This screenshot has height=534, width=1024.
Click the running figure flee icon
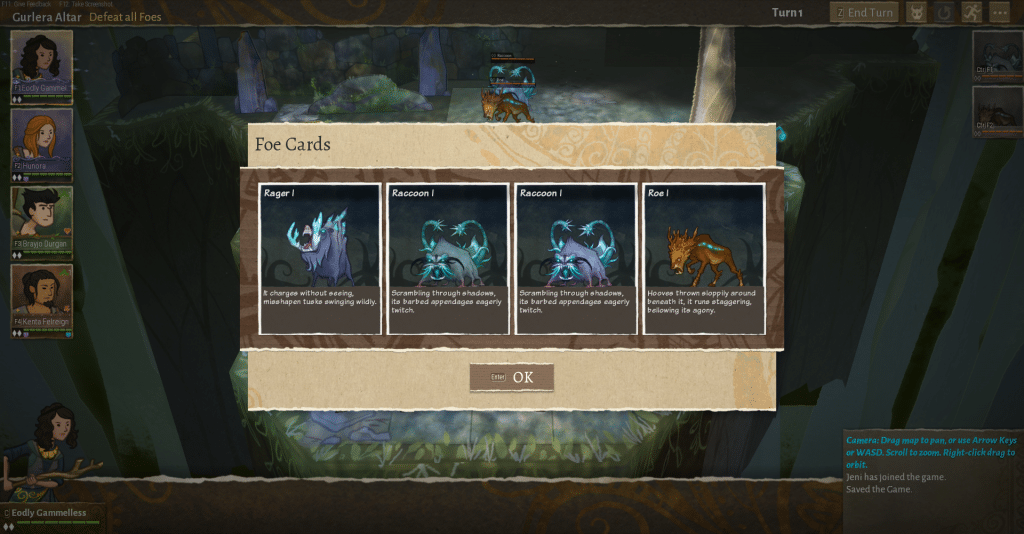tap(971, 13)
